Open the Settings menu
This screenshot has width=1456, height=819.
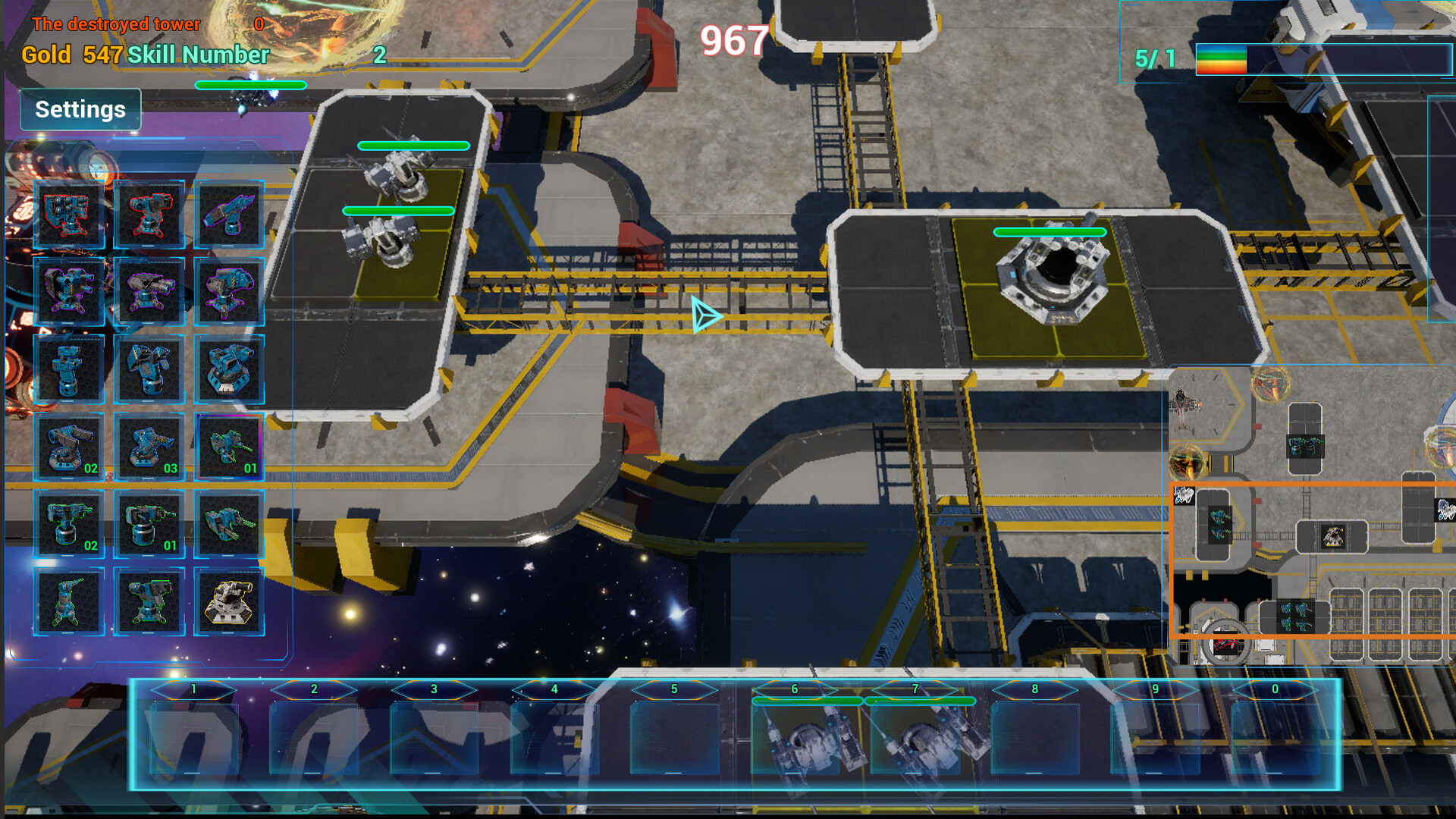tap(80, 109)
